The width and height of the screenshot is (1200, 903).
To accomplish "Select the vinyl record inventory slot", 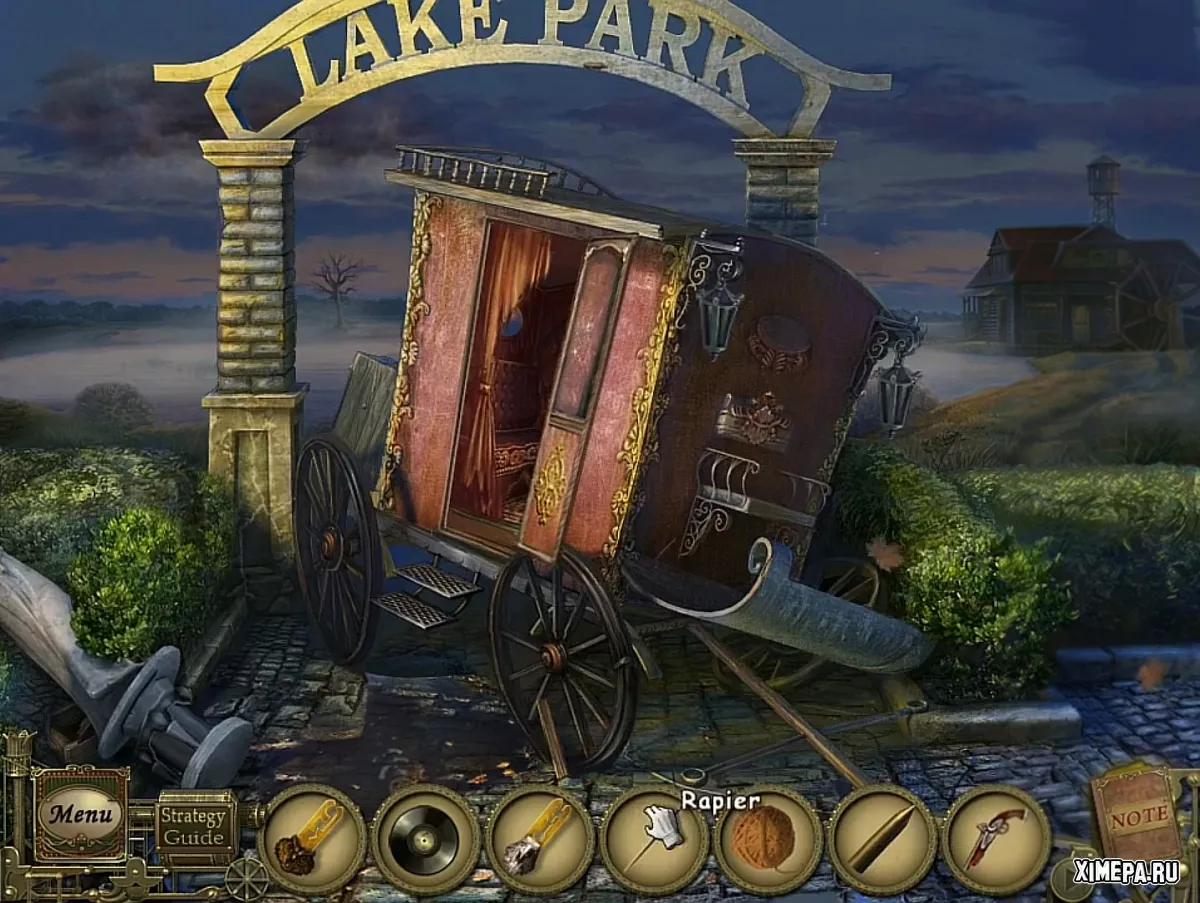I will pos(426,839).
